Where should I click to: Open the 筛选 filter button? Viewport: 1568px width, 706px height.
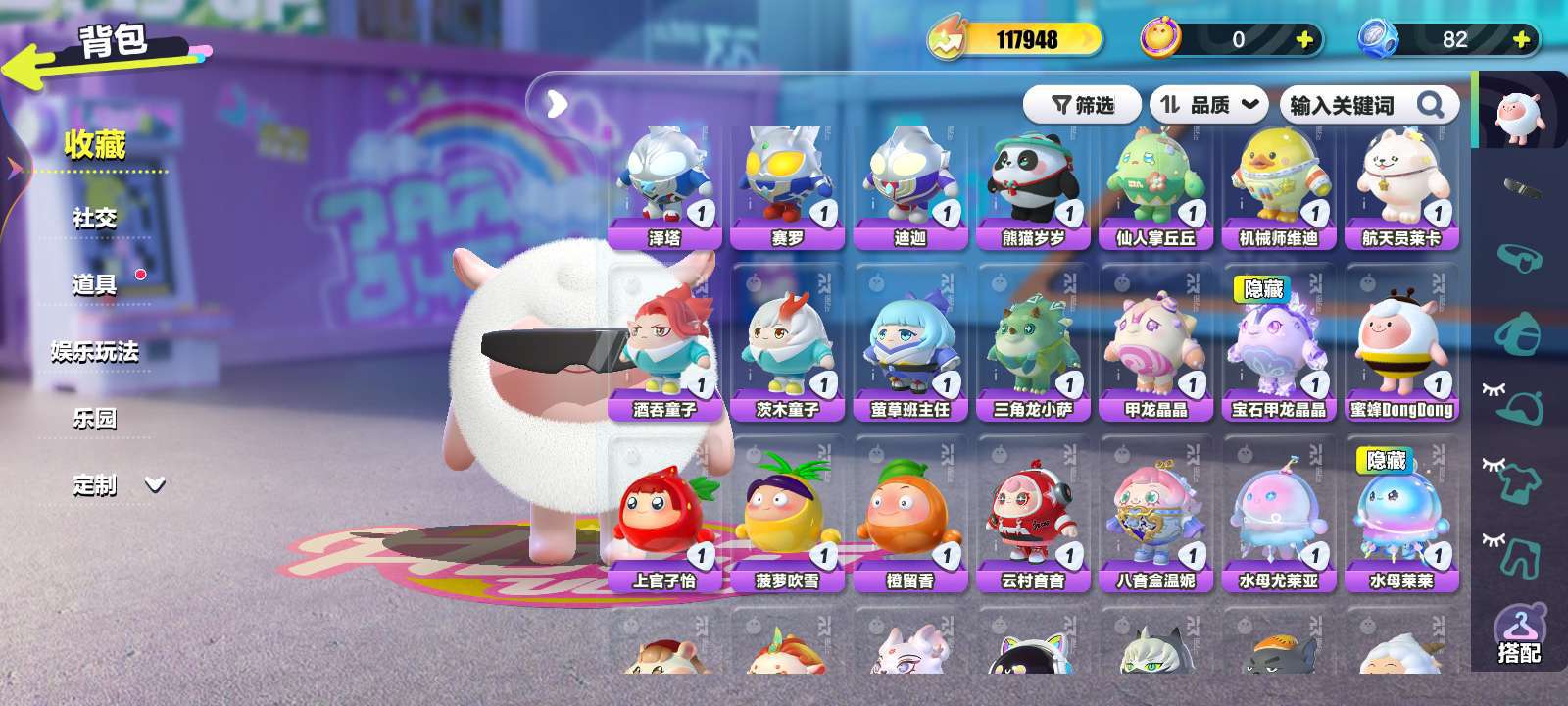(1083, 105)
